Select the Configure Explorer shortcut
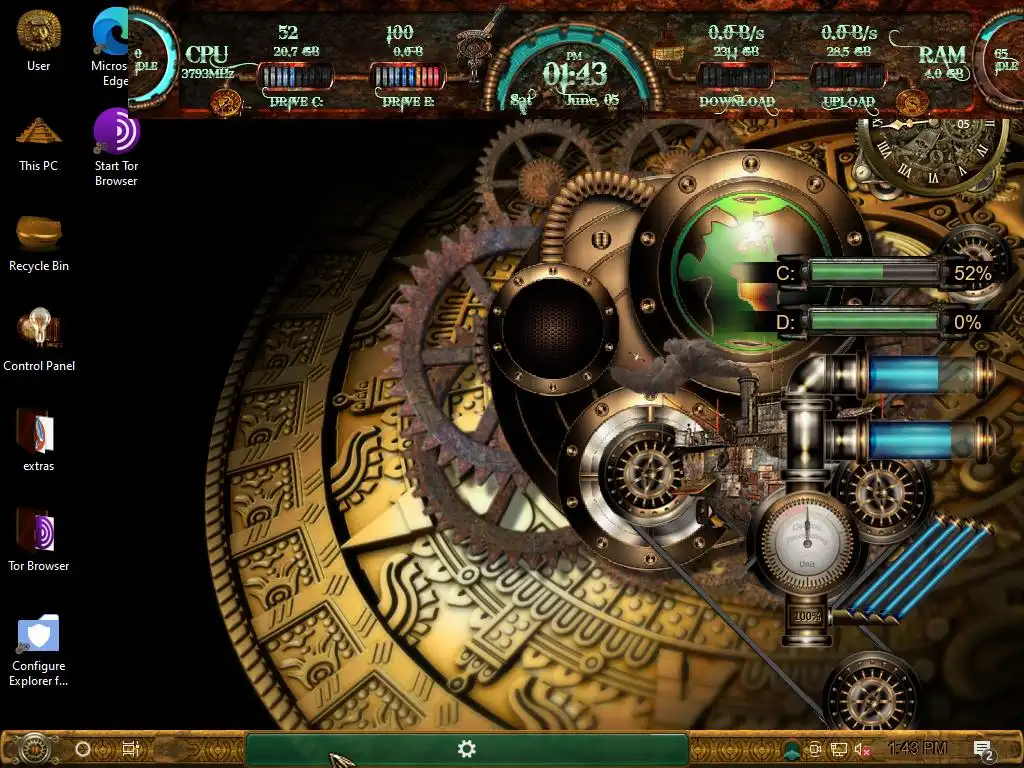 tap(38, 634)
